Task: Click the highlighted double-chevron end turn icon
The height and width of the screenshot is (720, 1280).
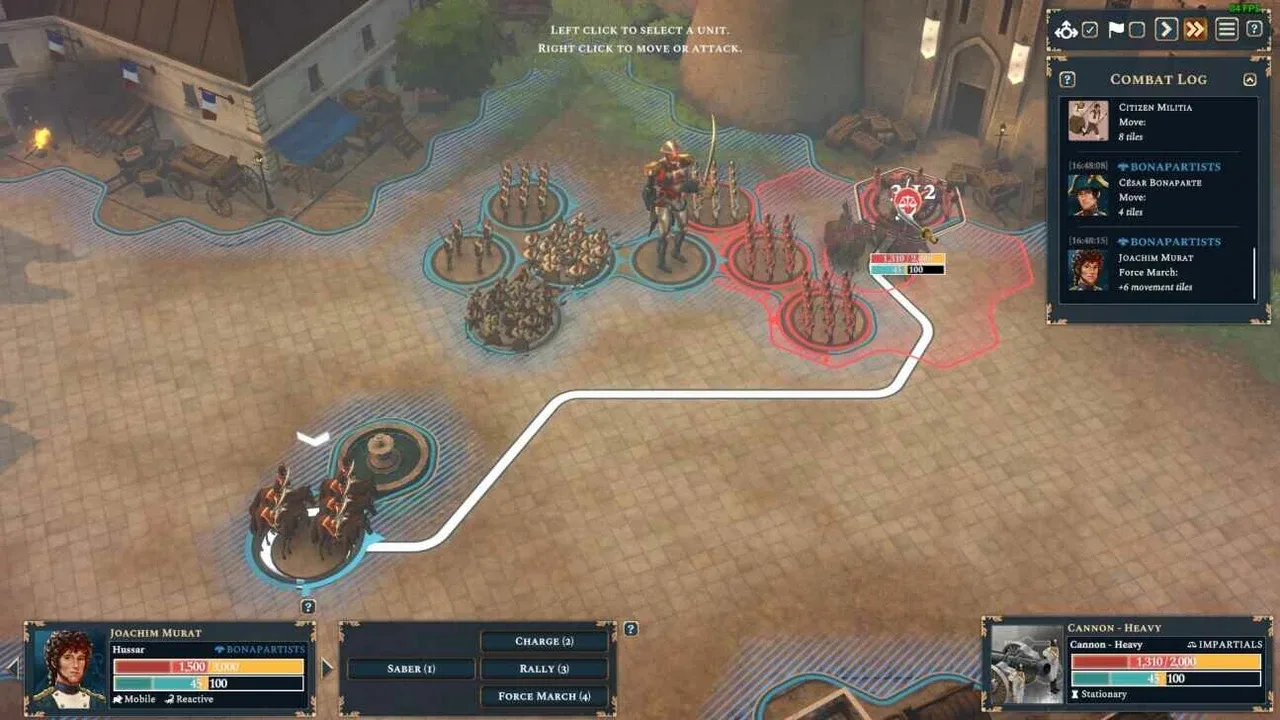Action: tap(1196, 30)
